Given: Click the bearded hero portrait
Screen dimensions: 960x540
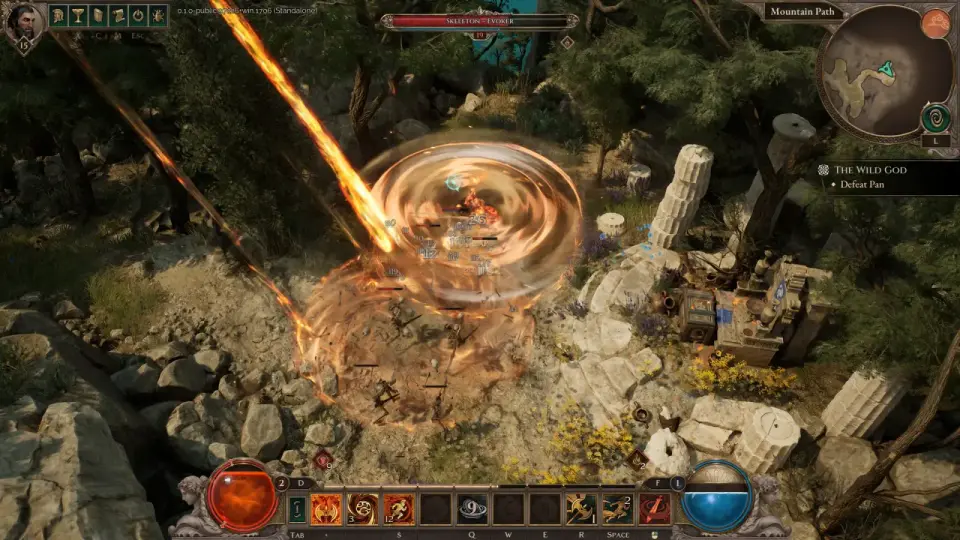Looking at the screenshot, I should coord(24,22).
